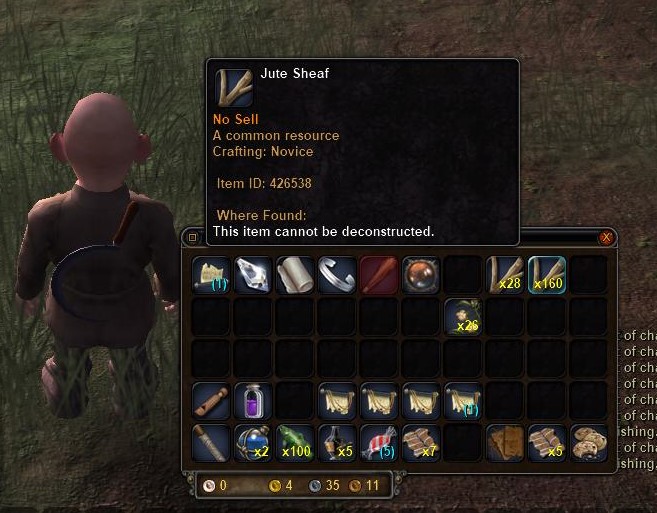Choose the silver bracelet item
657x513 pixels.
pyautogui.click(x=337, y=274)
